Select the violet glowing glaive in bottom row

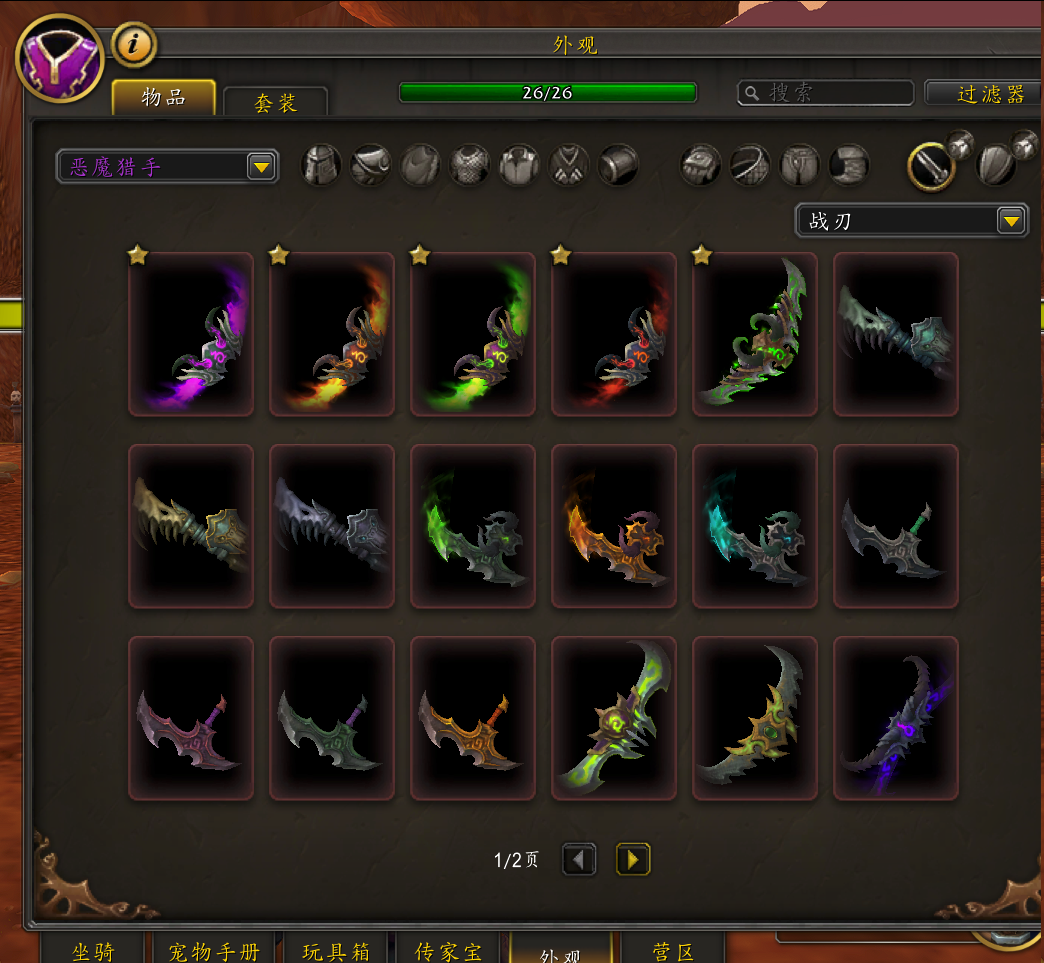pos(896,718)
